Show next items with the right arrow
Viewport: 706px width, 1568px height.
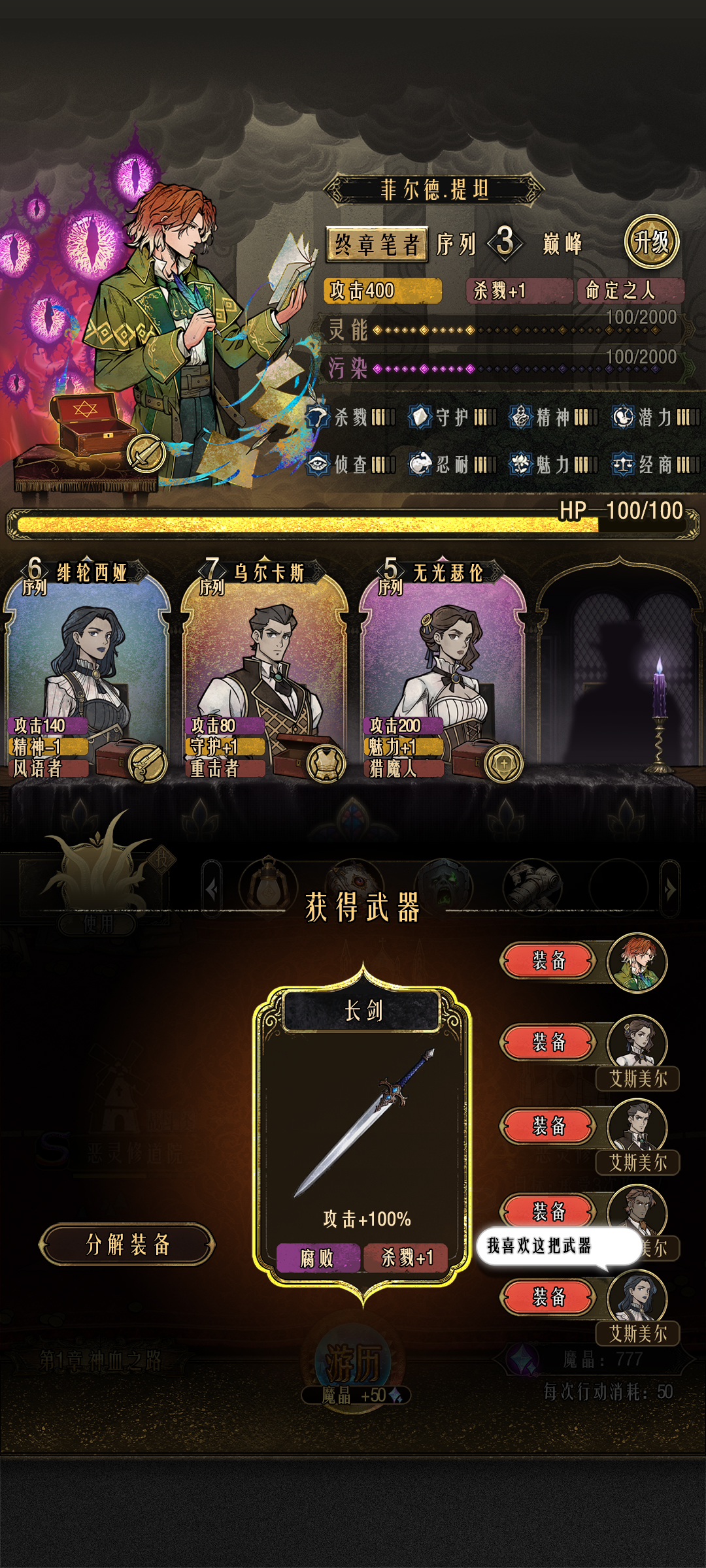pyautogui.click(x=670, y=889)
